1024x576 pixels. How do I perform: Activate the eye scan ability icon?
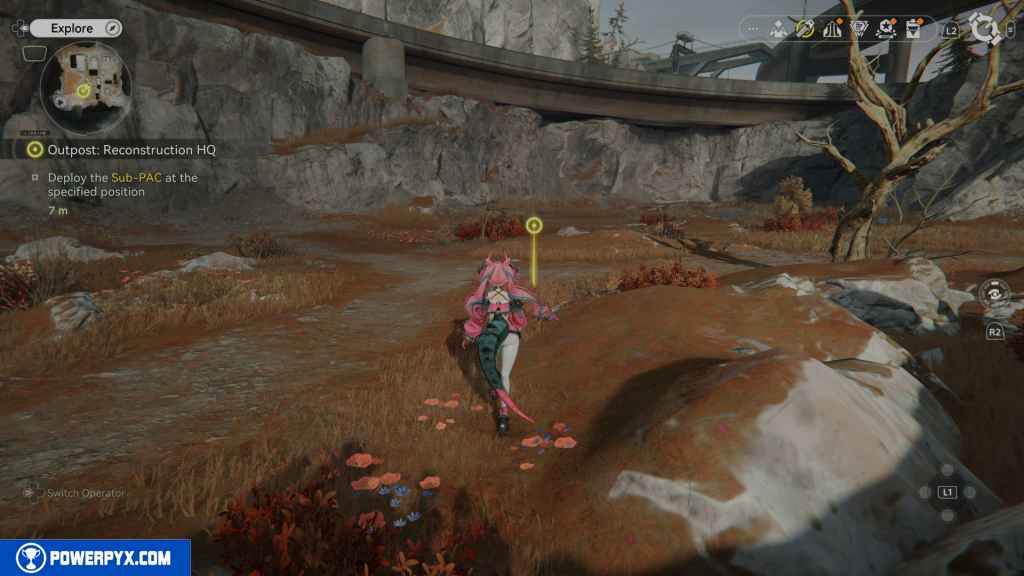pos(994,294)
